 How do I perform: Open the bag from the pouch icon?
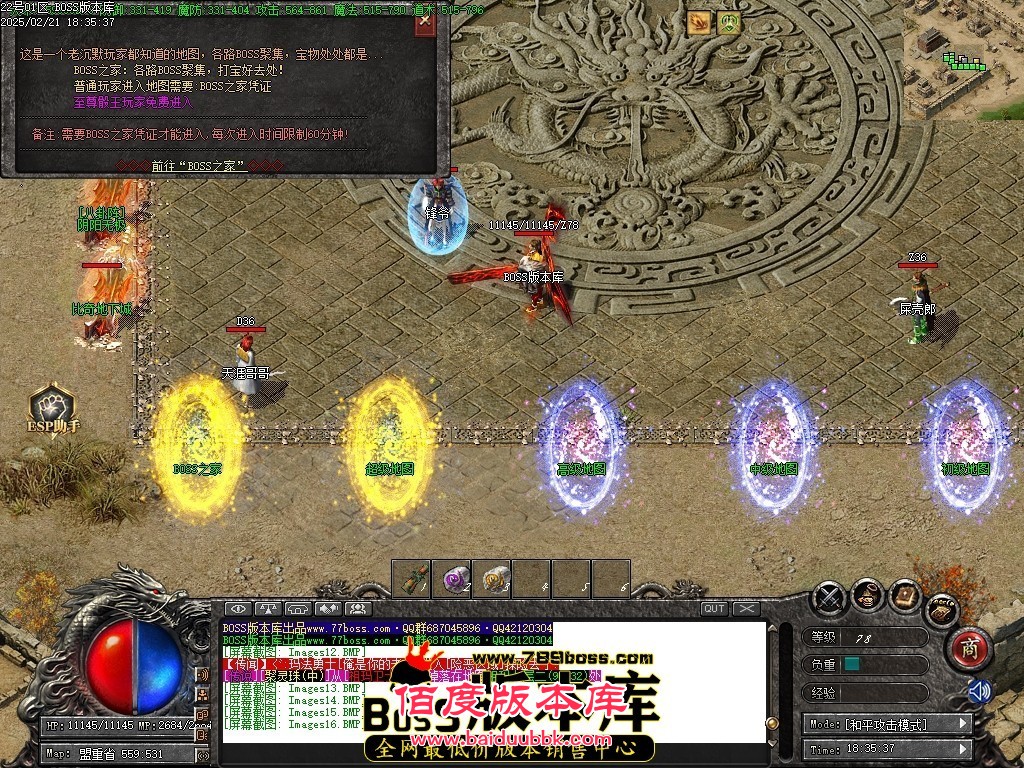click(x=867, y=597)
